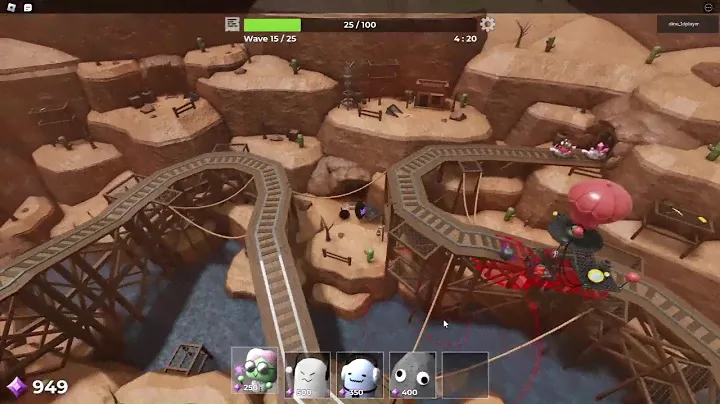
Task: Open the Roblox chat icon
Action: coord(27,7)
